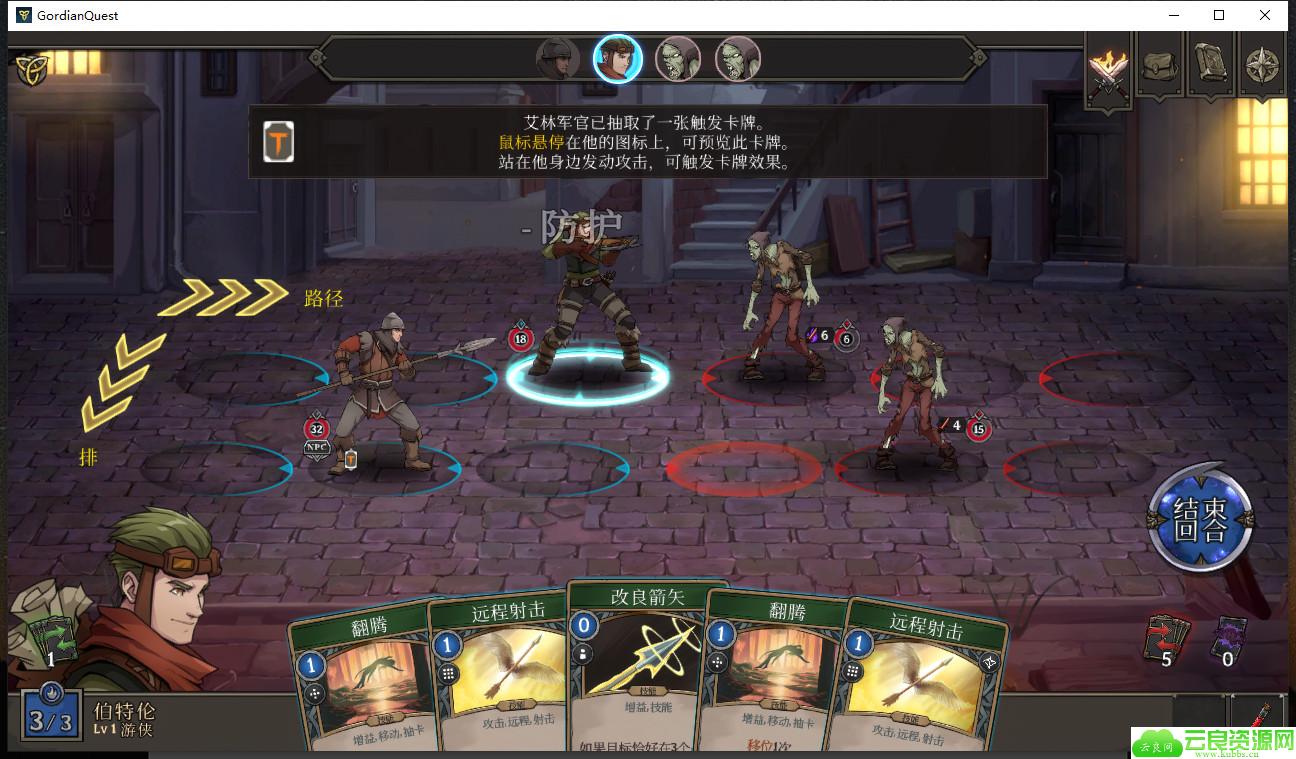Open the bag inventory icon
The image size is (1296, 759).
point(1160,64)
